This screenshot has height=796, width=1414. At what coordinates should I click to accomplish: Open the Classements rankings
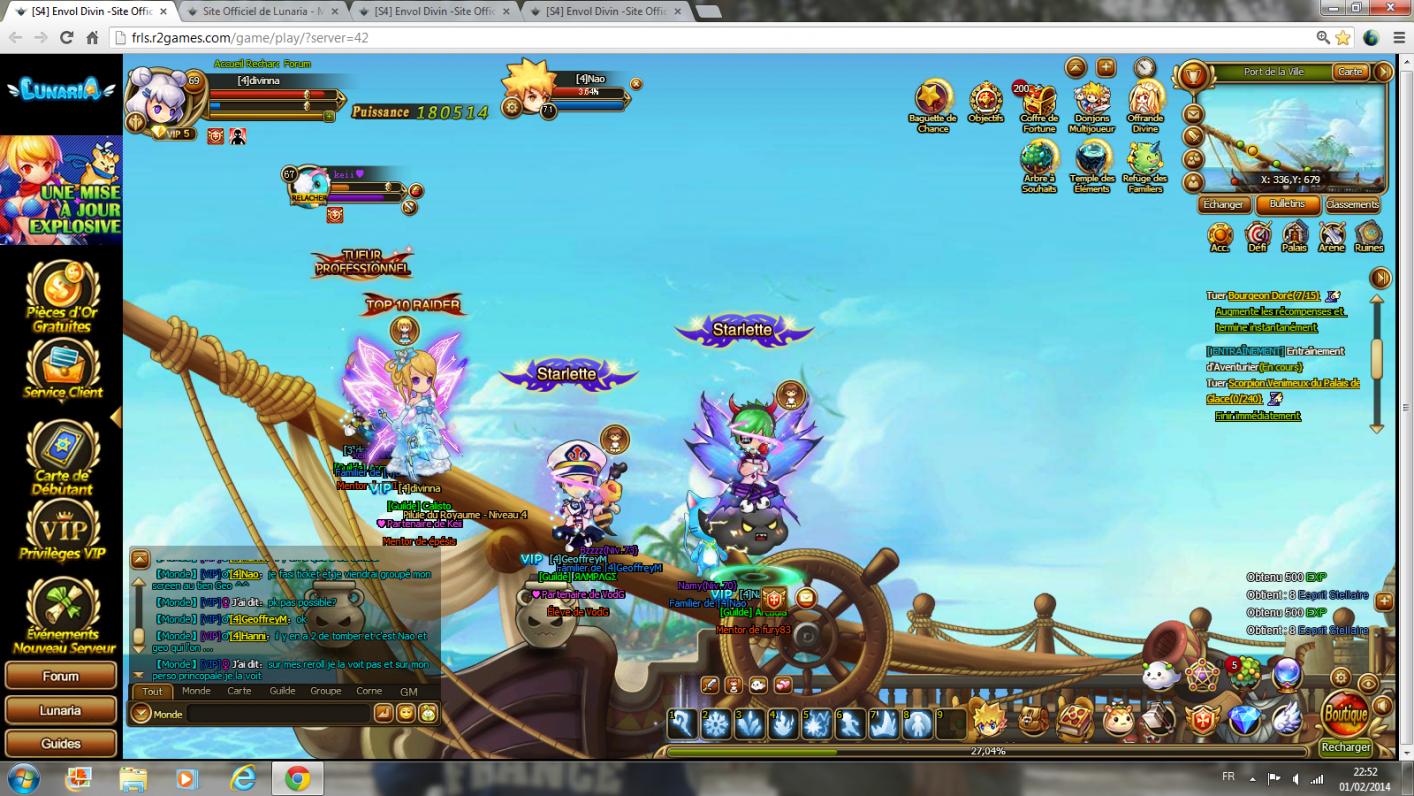pos(1352,205)
